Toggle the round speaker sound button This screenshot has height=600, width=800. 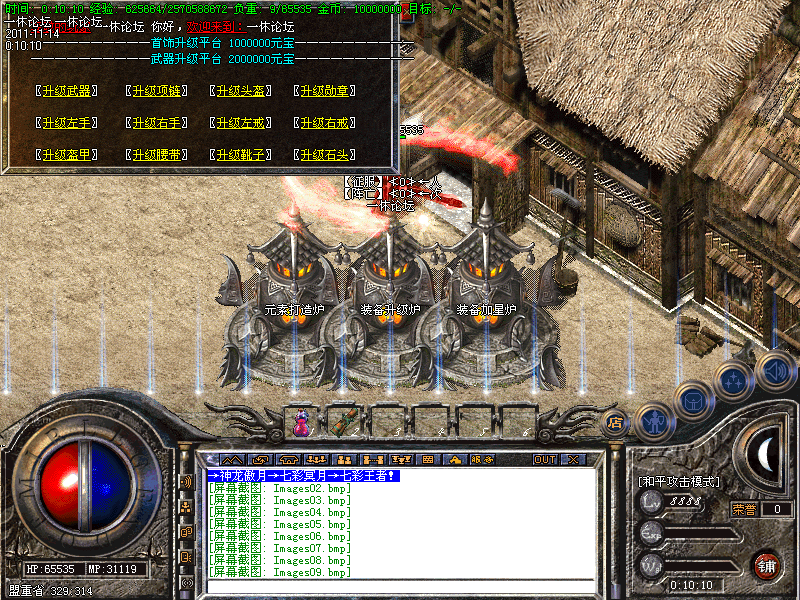pos(775,370)
